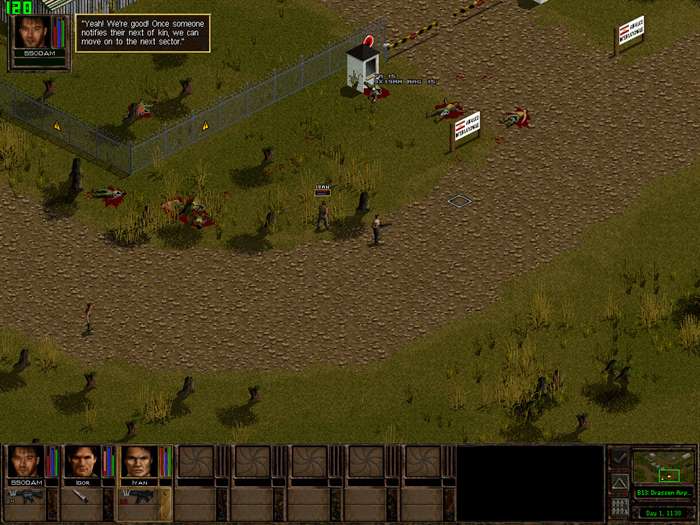Dismiss the "Yeah! We're good!" speech box
The image size is (700, 525).
point(143,33)
